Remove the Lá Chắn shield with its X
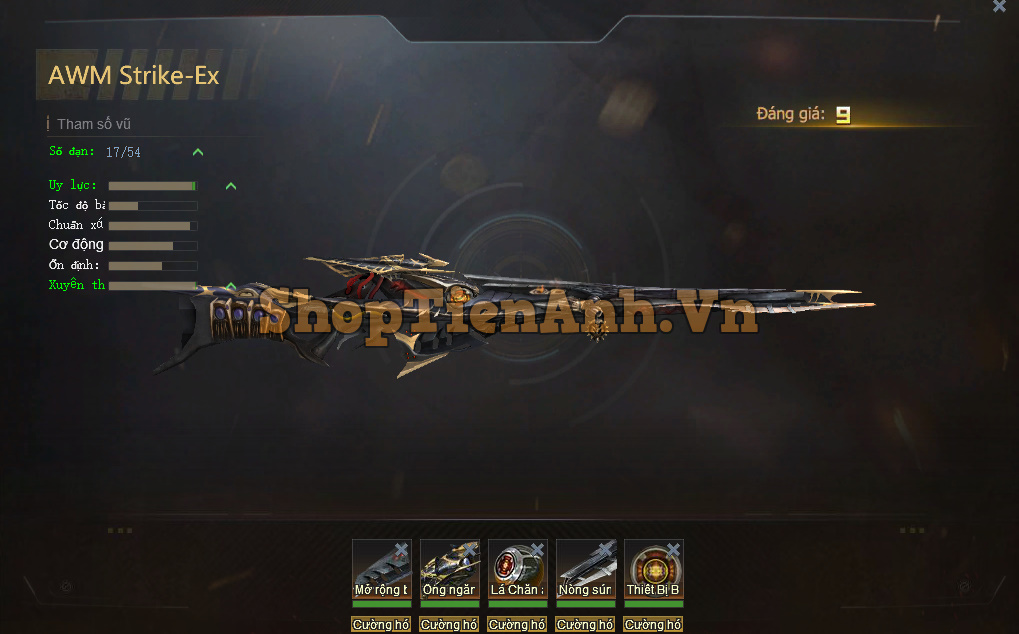 538,549
